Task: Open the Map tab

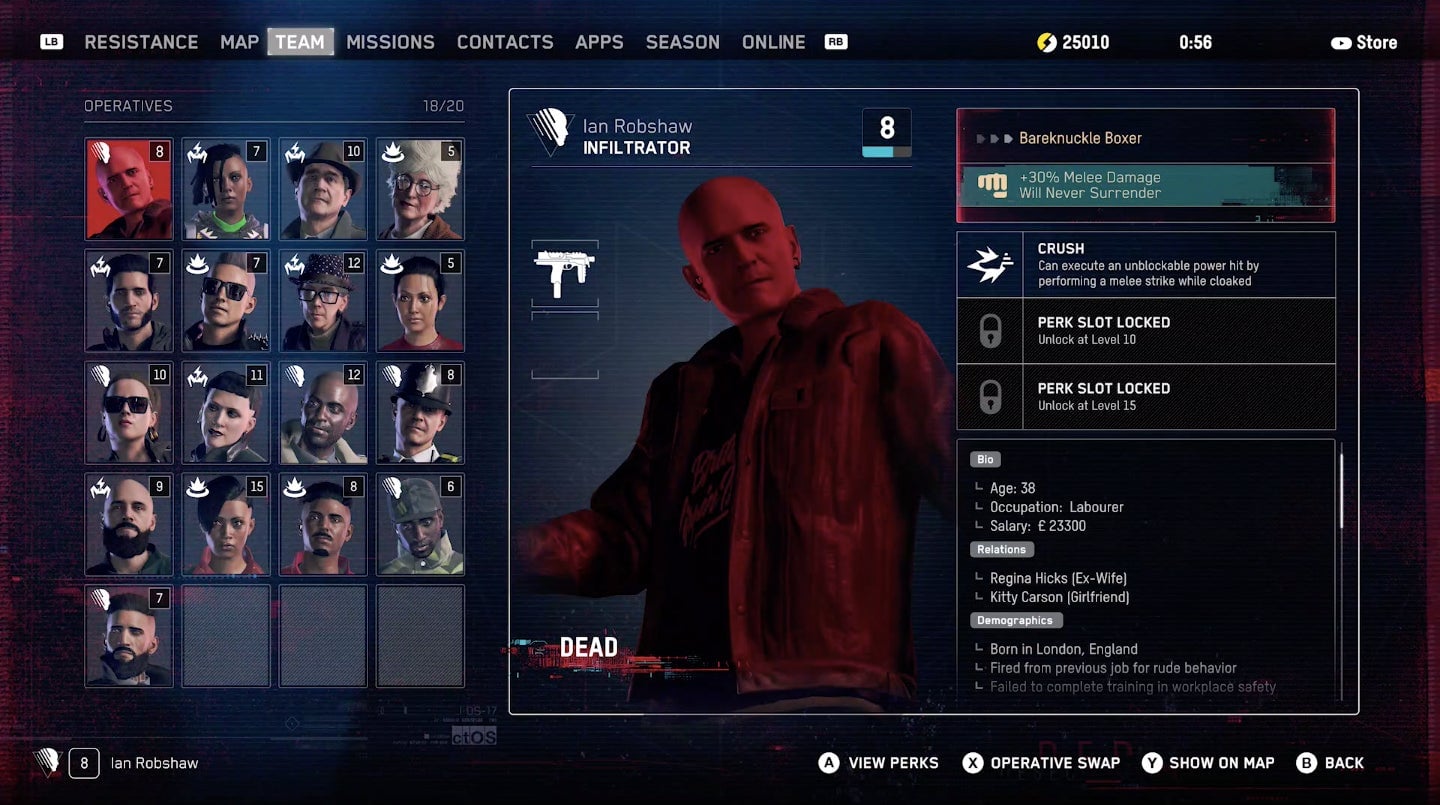Action: pos(239,42)
